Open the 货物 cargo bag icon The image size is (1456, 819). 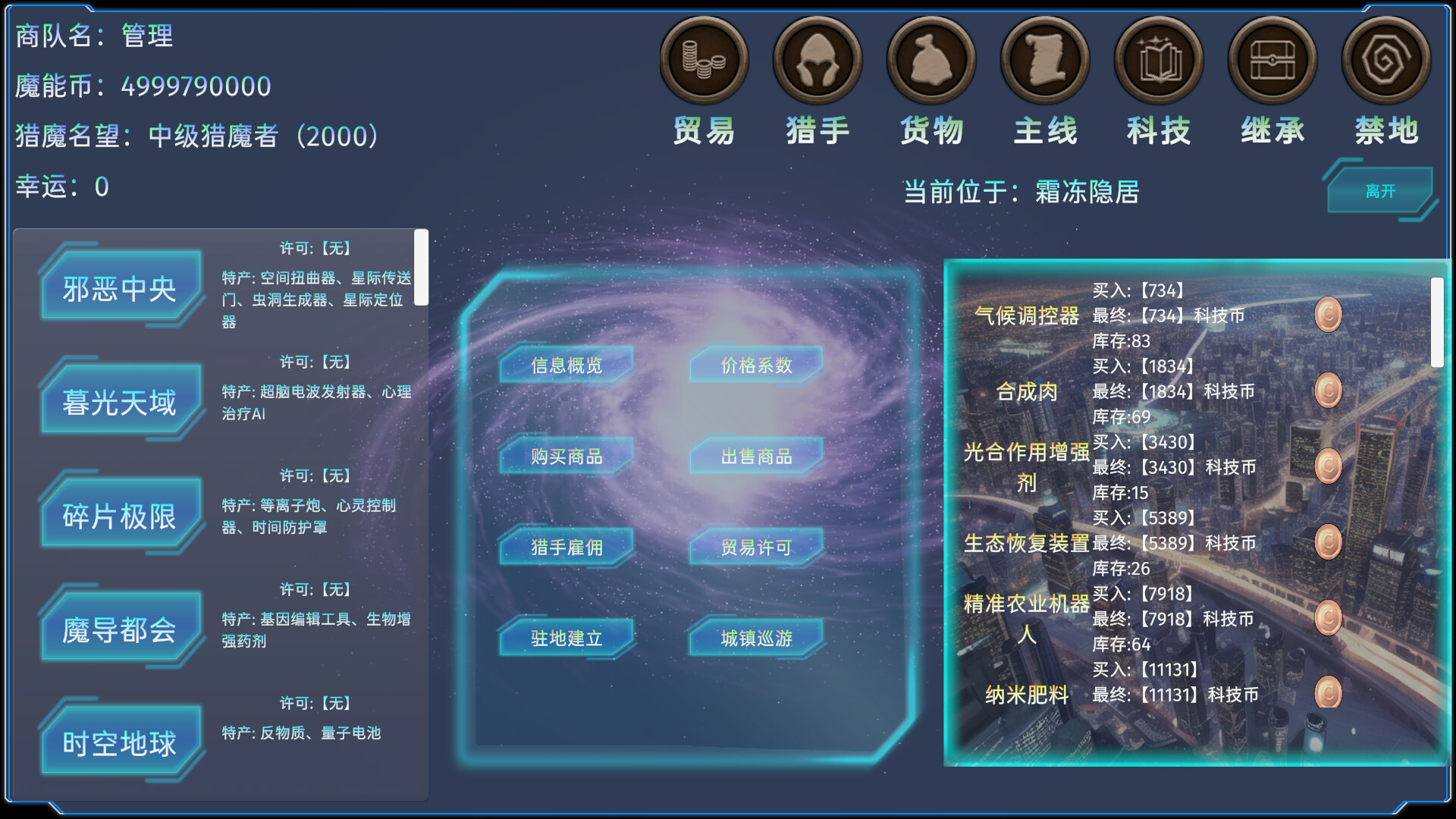tap(931, 59)
